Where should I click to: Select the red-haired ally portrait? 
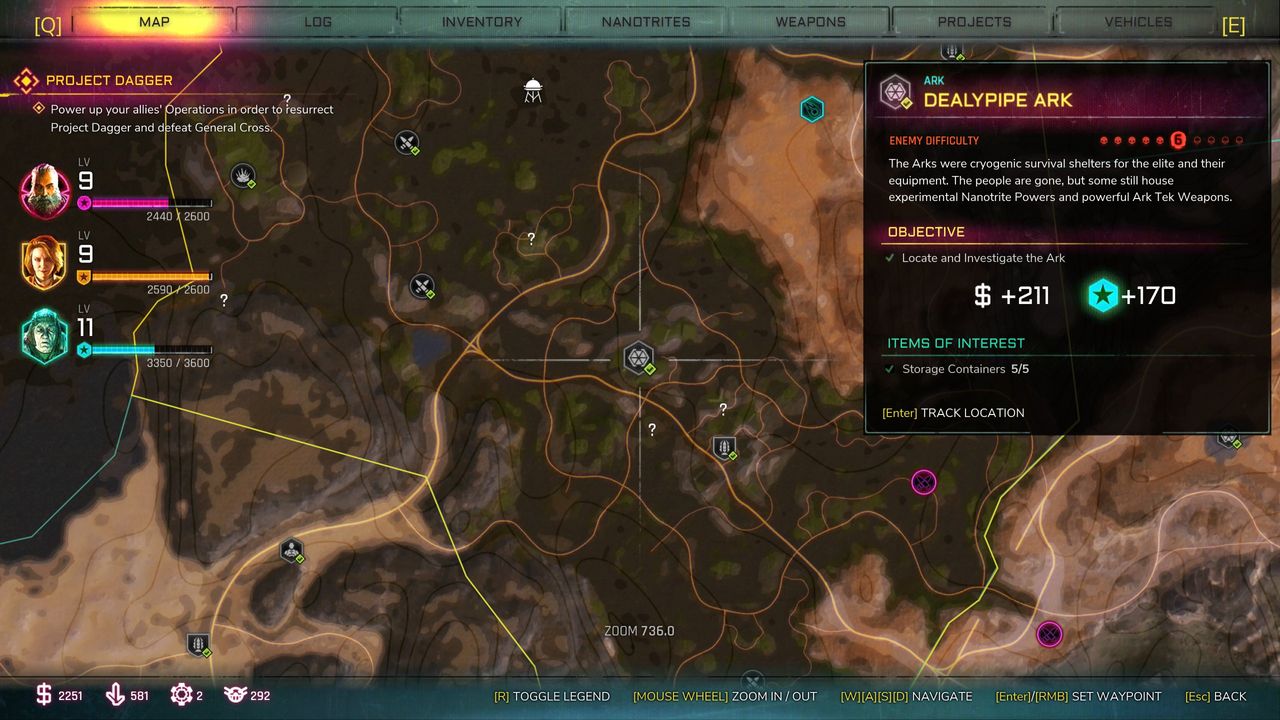45,263
